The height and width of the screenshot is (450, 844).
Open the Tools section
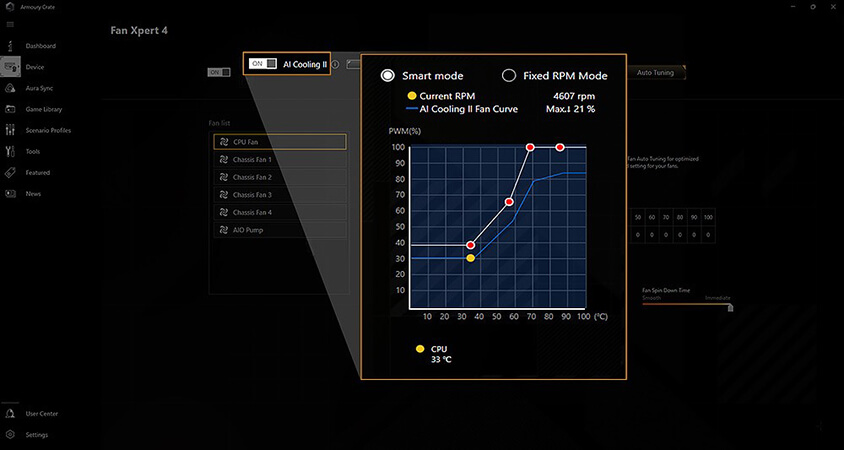click(33, 151)
